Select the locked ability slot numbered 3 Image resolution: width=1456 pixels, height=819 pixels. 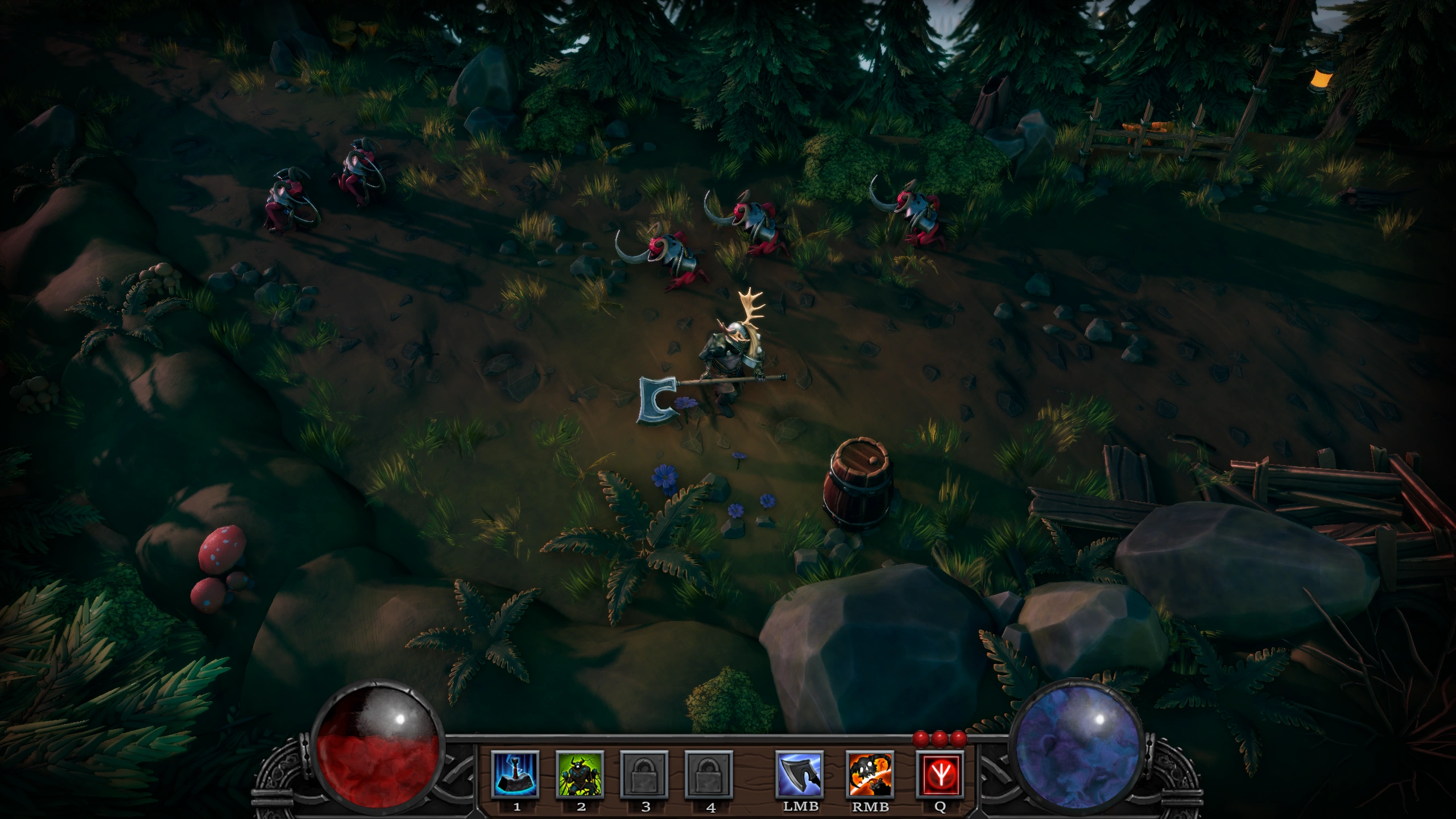pos(644,775)
